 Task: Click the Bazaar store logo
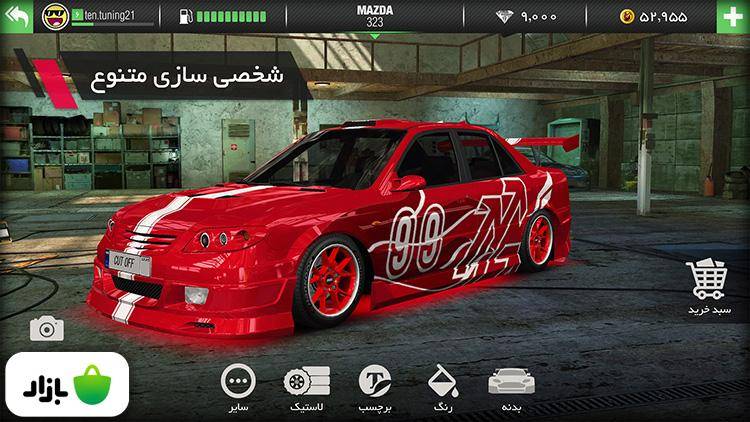(66, 384)
